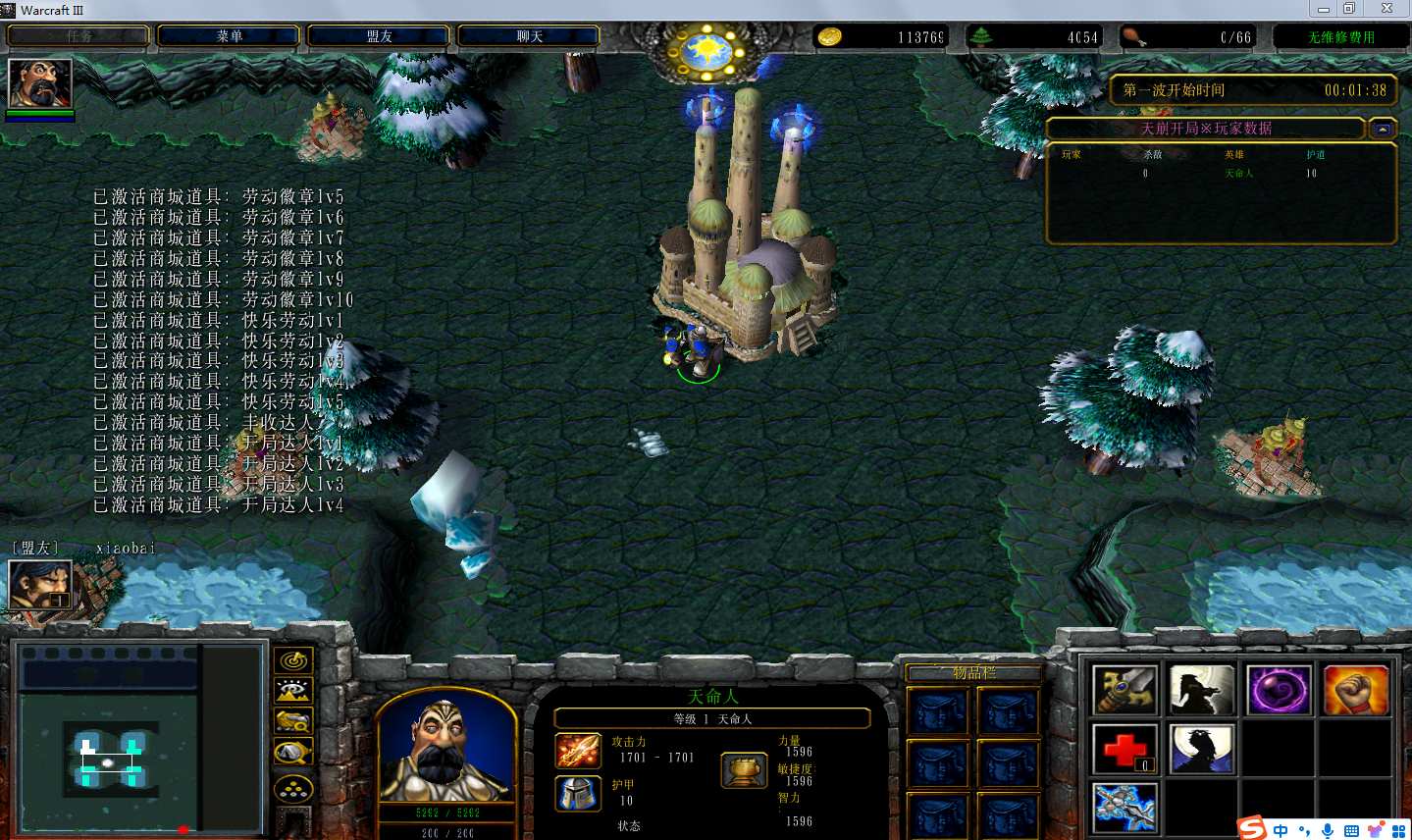Image resolution: width=1412 pixels, height=840 pixels.
Task: Open the 菜单 menu
Action: (x=229, y=36)
